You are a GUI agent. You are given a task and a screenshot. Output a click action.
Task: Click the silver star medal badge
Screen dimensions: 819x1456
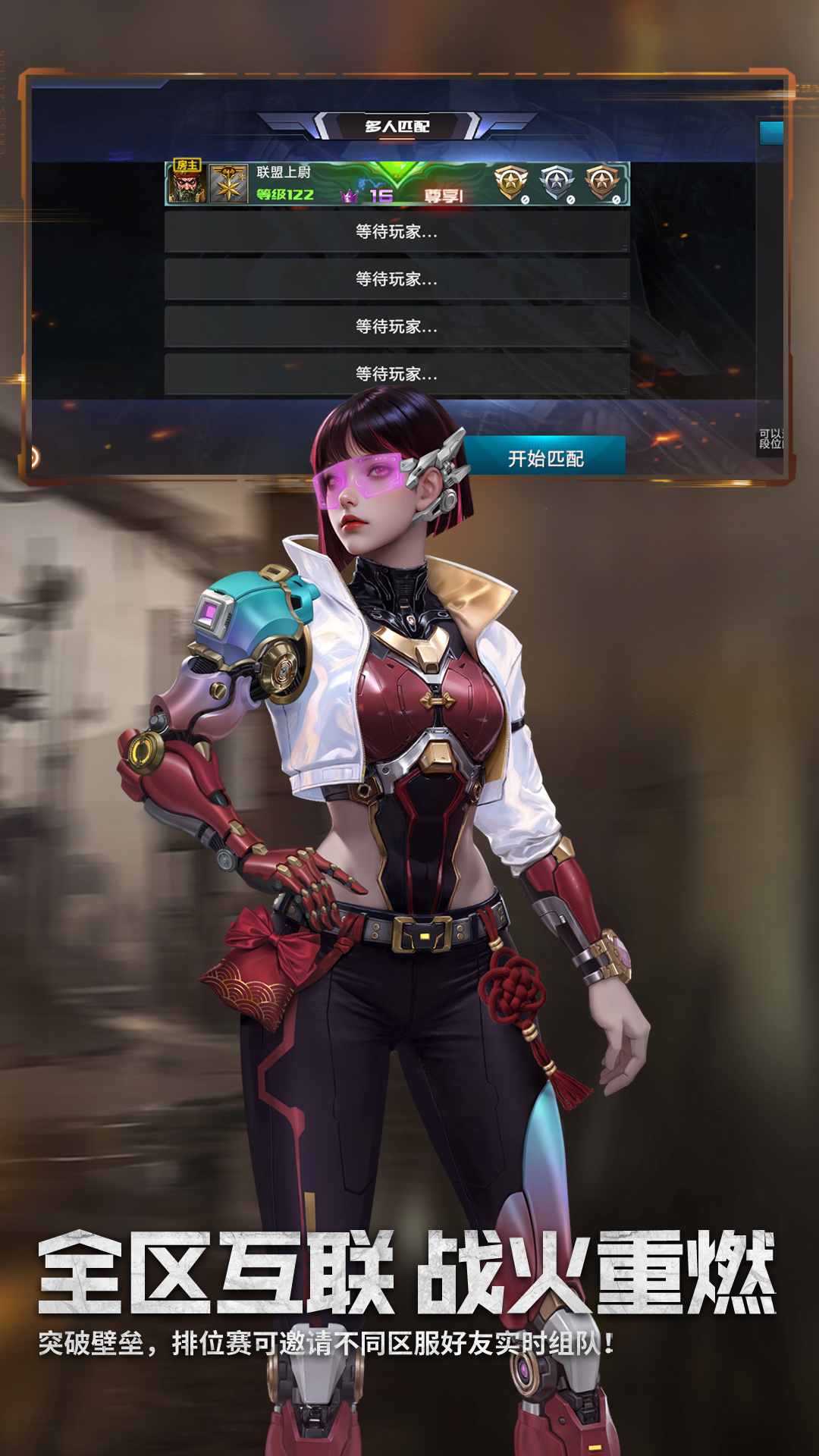(557, 183)
